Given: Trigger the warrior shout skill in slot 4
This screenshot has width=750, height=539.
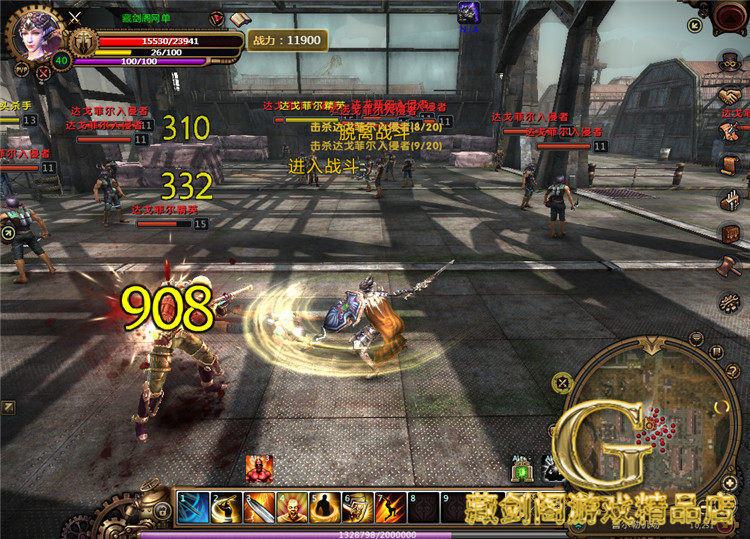Looking at the screenshot, I should tap(292, 507).
